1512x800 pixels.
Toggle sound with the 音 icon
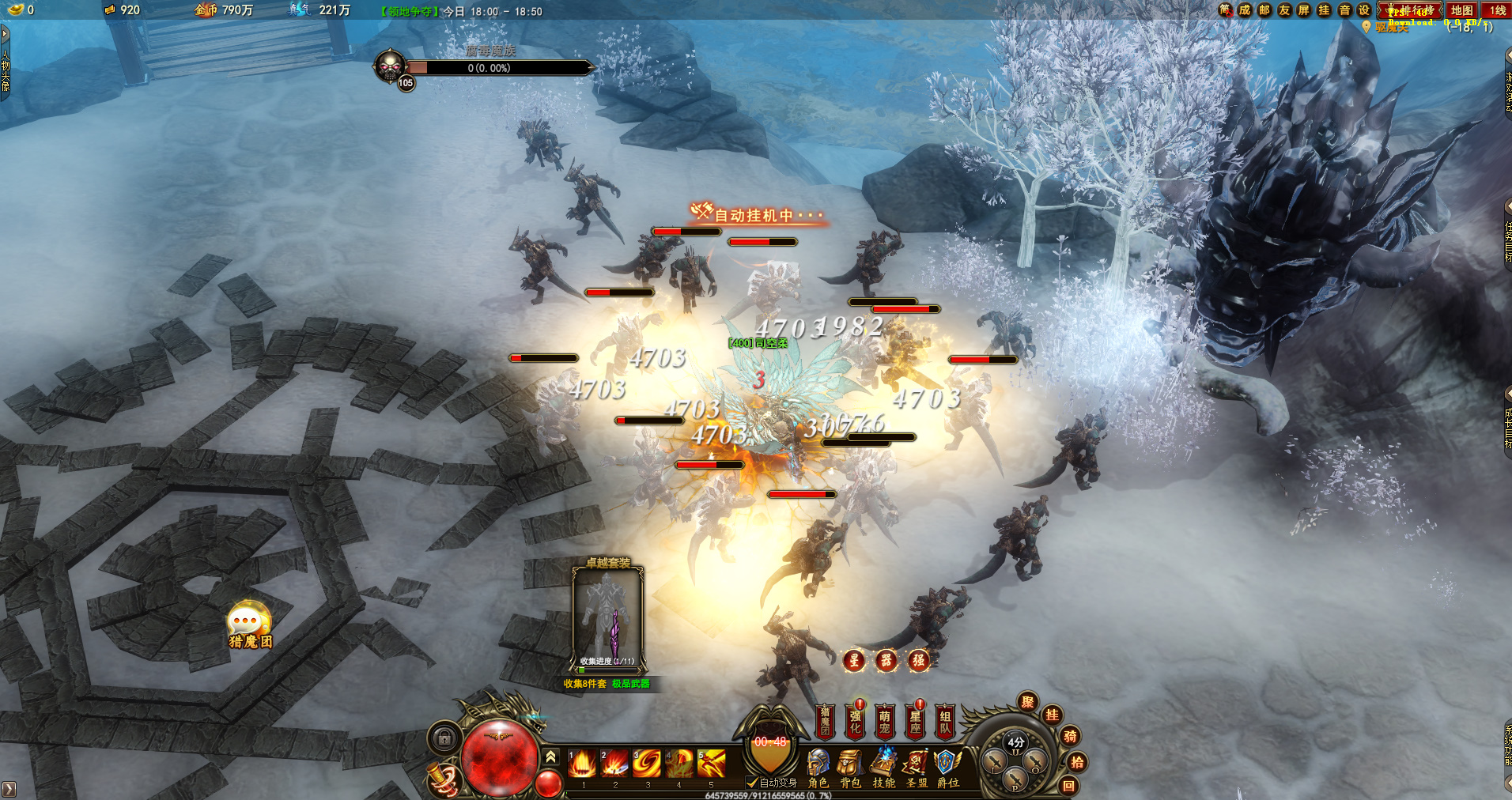[1344, 10]
